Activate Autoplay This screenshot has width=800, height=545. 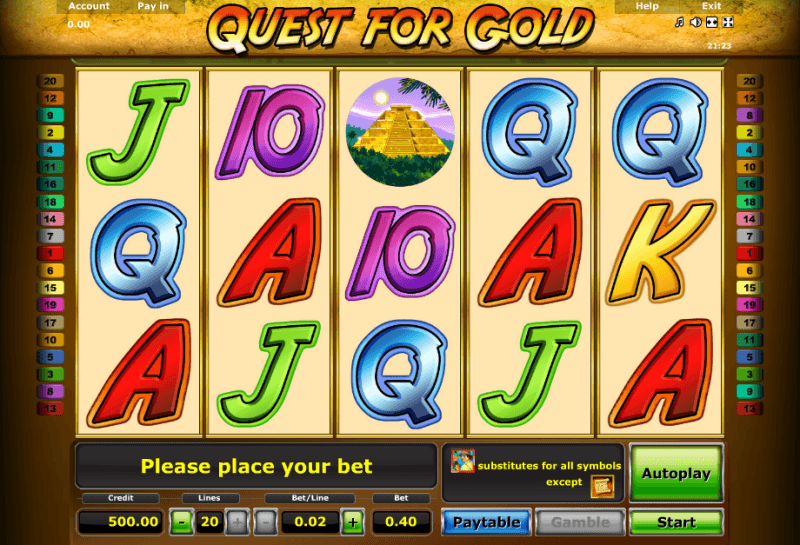pyautogui.click(x=676, y=472)
